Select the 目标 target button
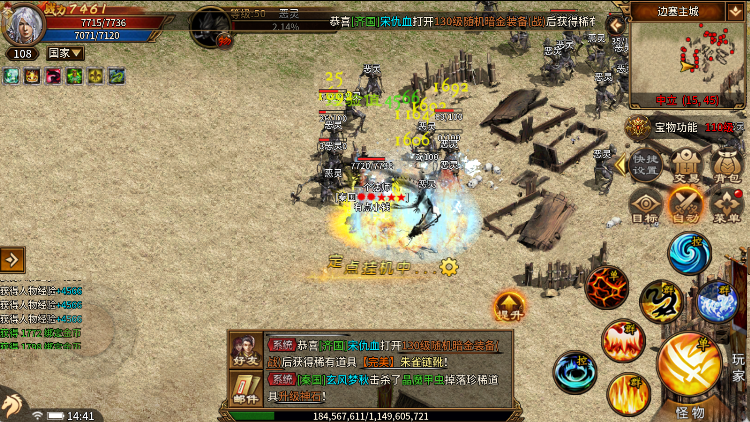 pyautogui.click(x=645, y=206)
